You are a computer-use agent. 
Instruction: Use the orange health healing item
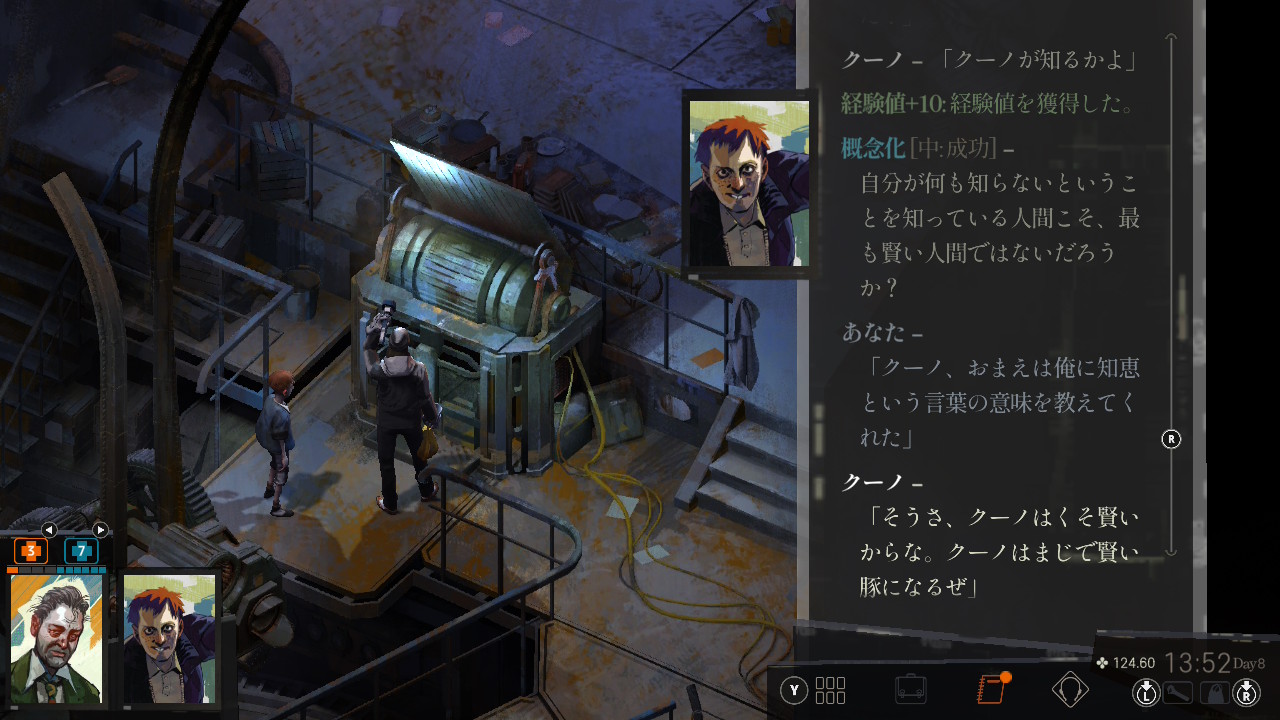click(31, 551)
